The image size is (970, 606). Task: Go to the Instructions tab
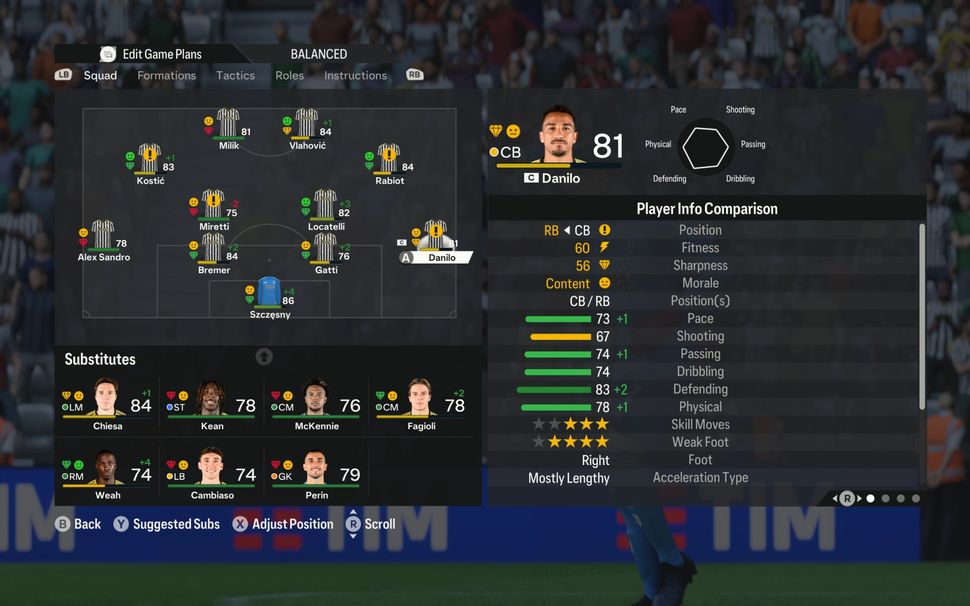[355, 75]
